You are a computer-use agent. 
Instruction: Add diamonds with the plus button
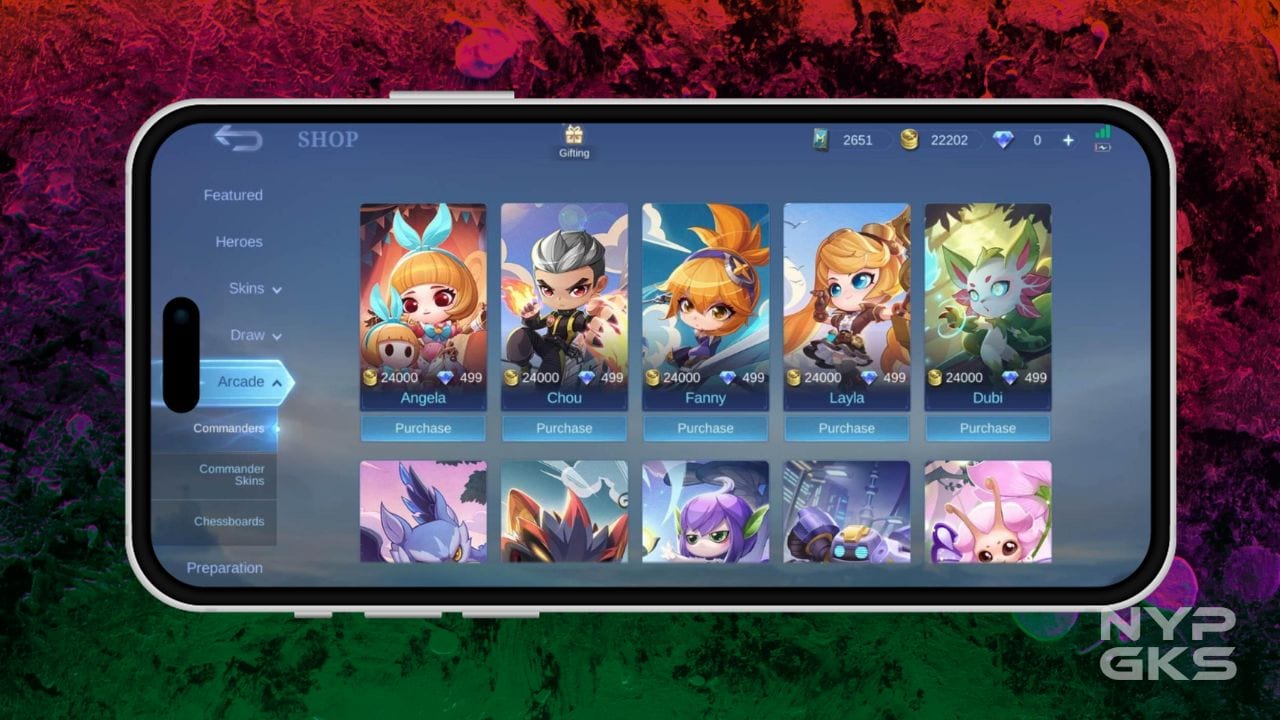coord(1068,140)
